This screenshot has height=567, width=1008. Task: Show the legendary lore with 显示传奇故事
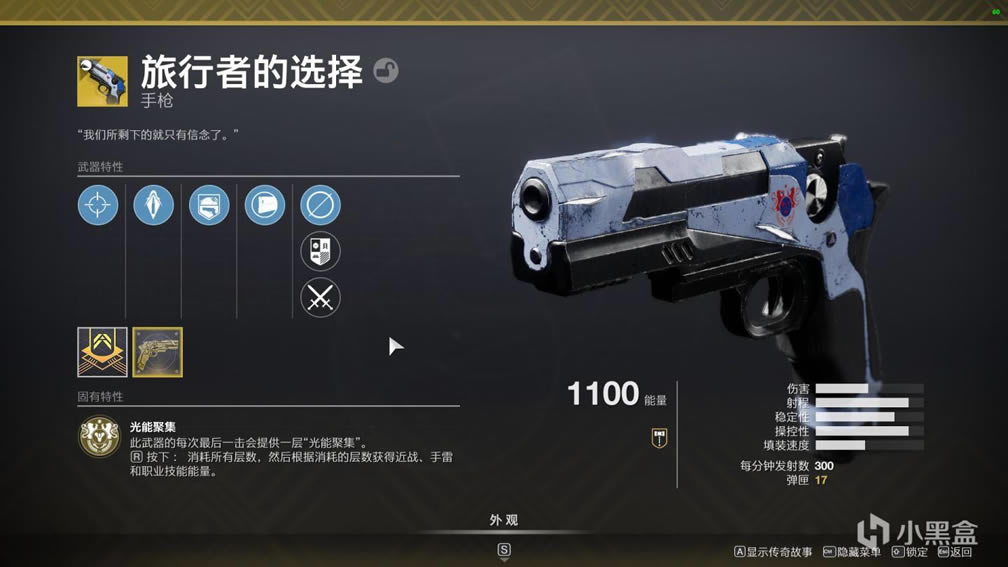773,552
